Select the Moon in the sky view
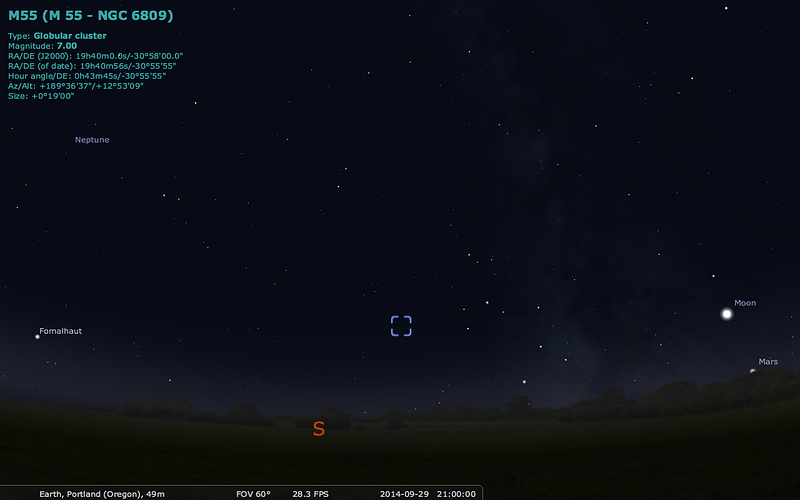This screenshot has width=800, height=500. point(727,314)
